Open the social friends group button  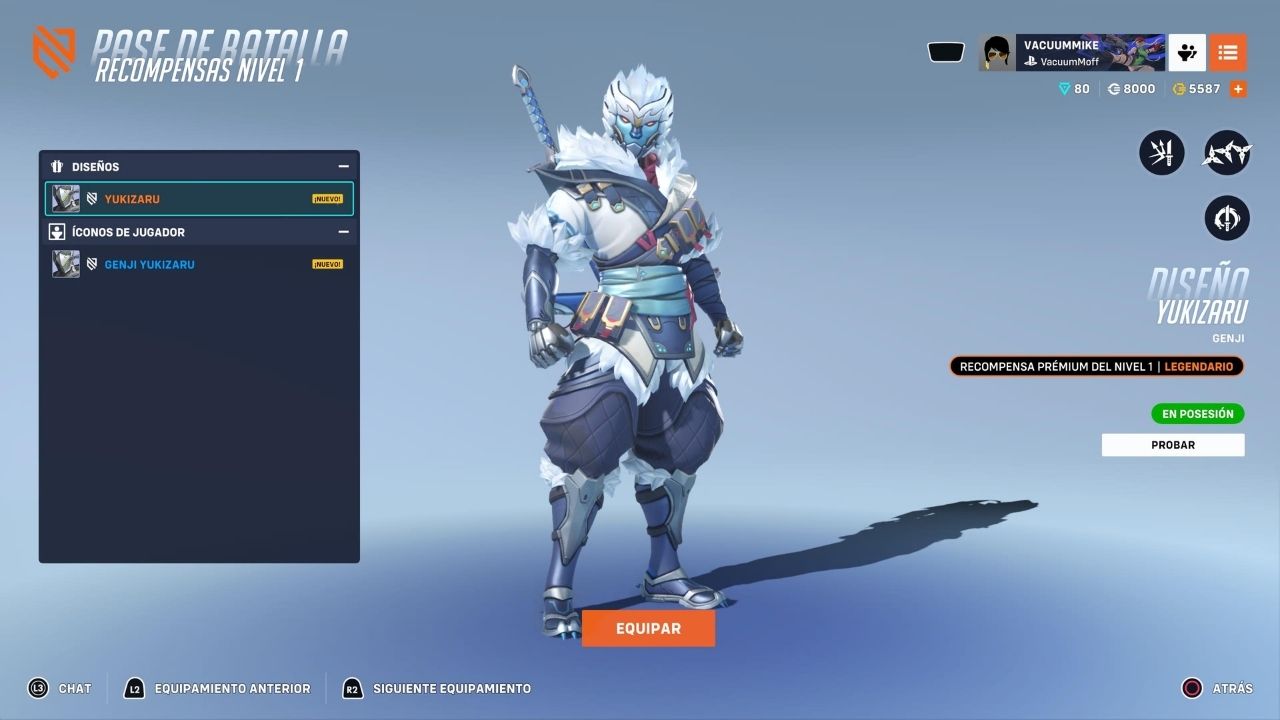click(1188, 52)
